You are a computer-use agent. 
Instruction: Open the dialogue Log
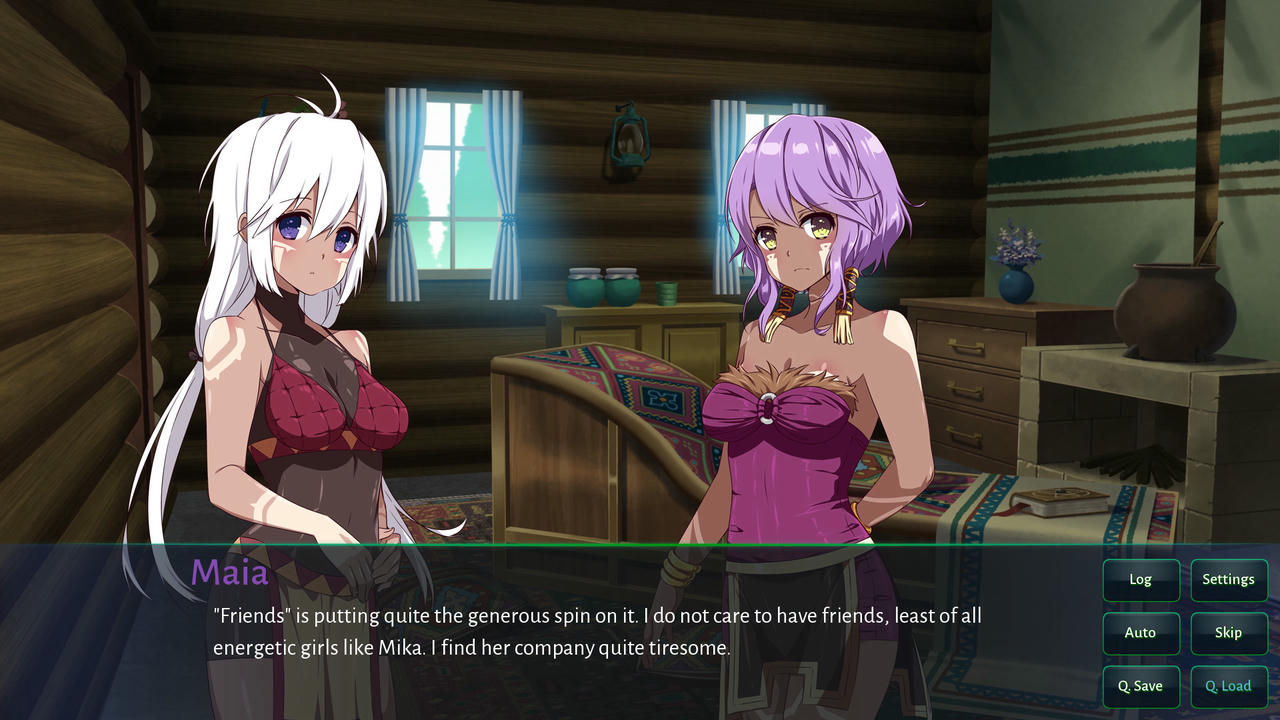1140,580
